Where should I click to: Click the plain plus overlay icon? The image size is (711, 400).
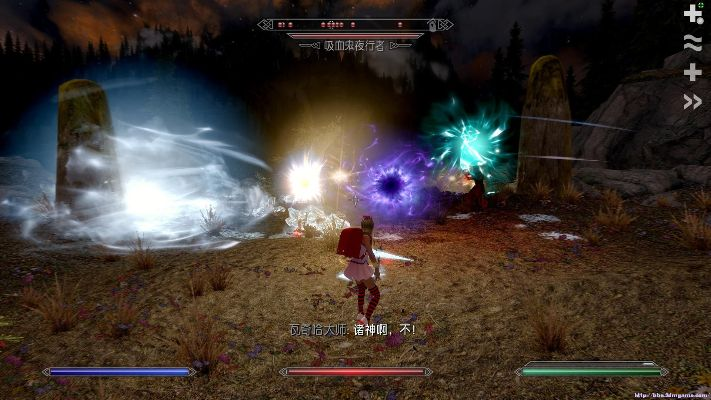click(692, 72)
